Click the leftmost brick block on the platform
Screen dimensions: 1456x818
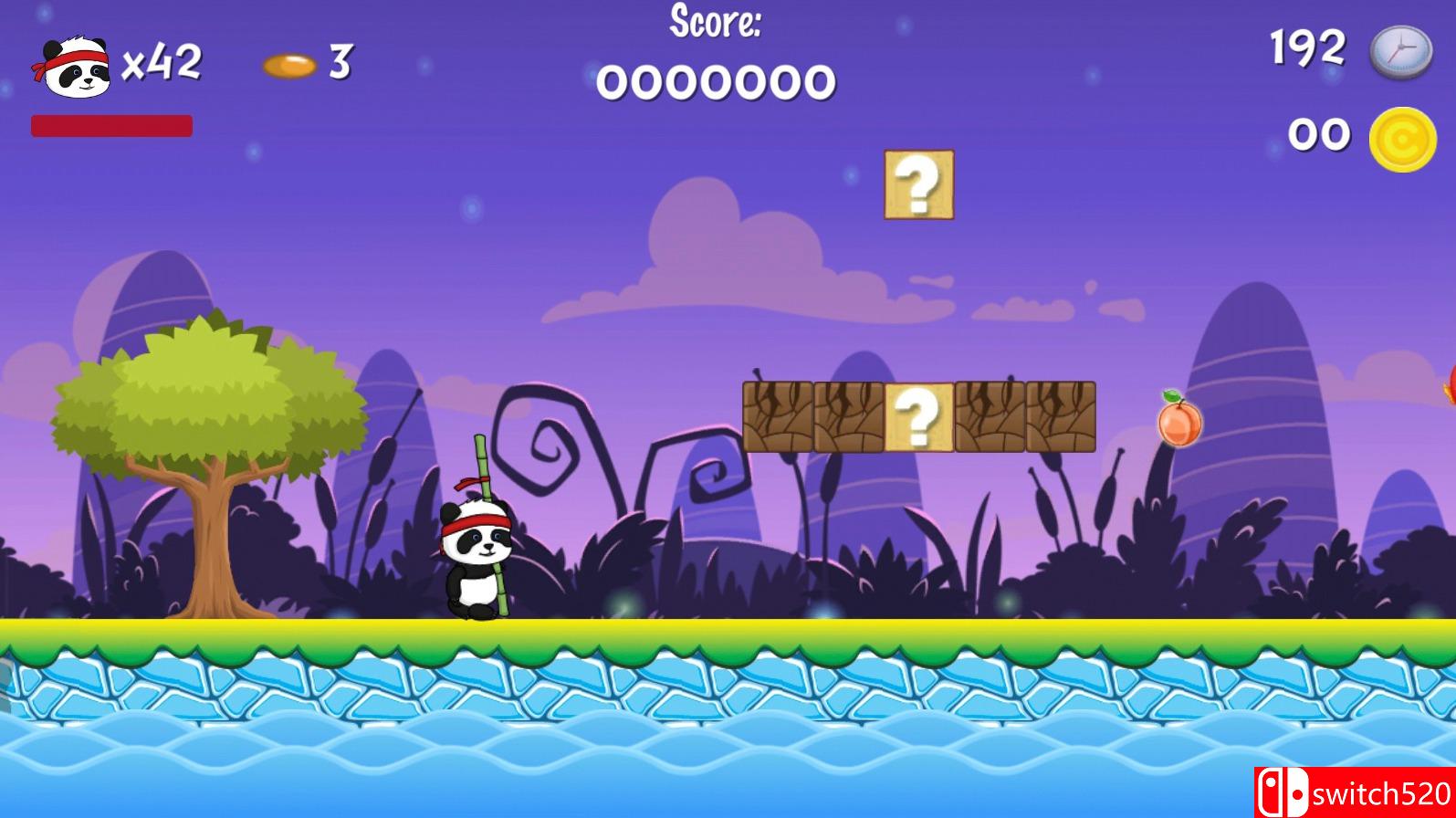(x=777, y=416)
